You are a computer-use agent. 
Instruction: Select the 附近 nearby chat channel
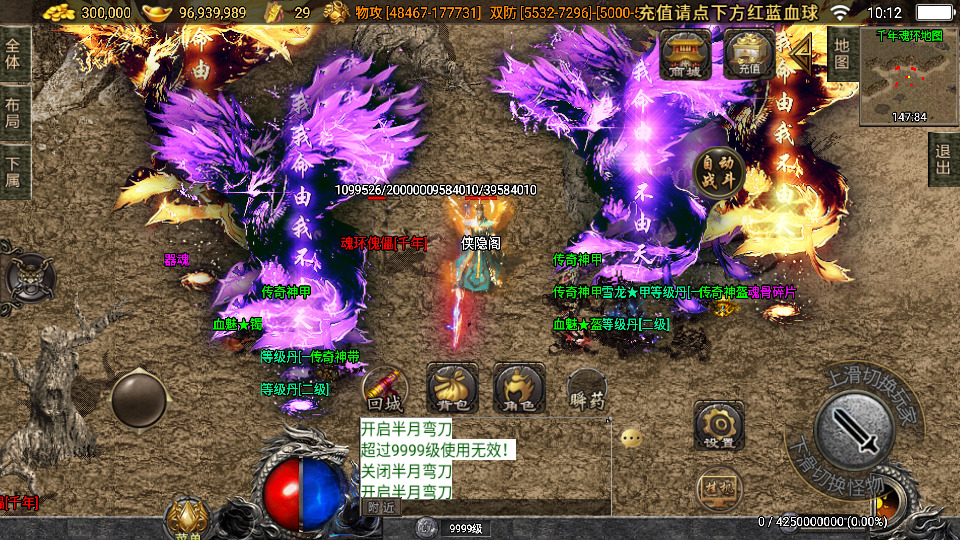pos(380,506)
